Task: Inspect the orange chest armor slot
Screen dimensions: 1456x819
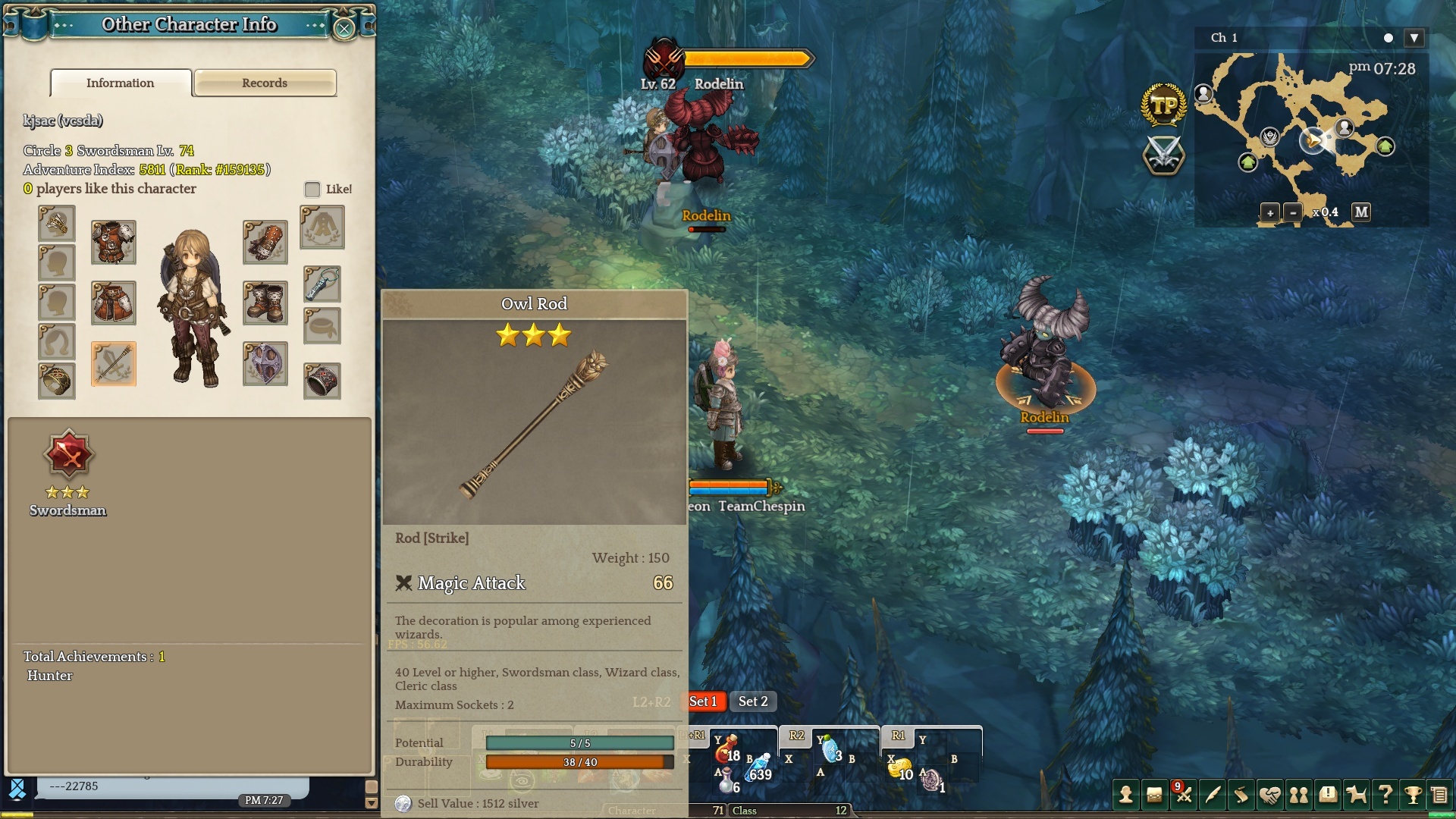Action: pos(114,242)
